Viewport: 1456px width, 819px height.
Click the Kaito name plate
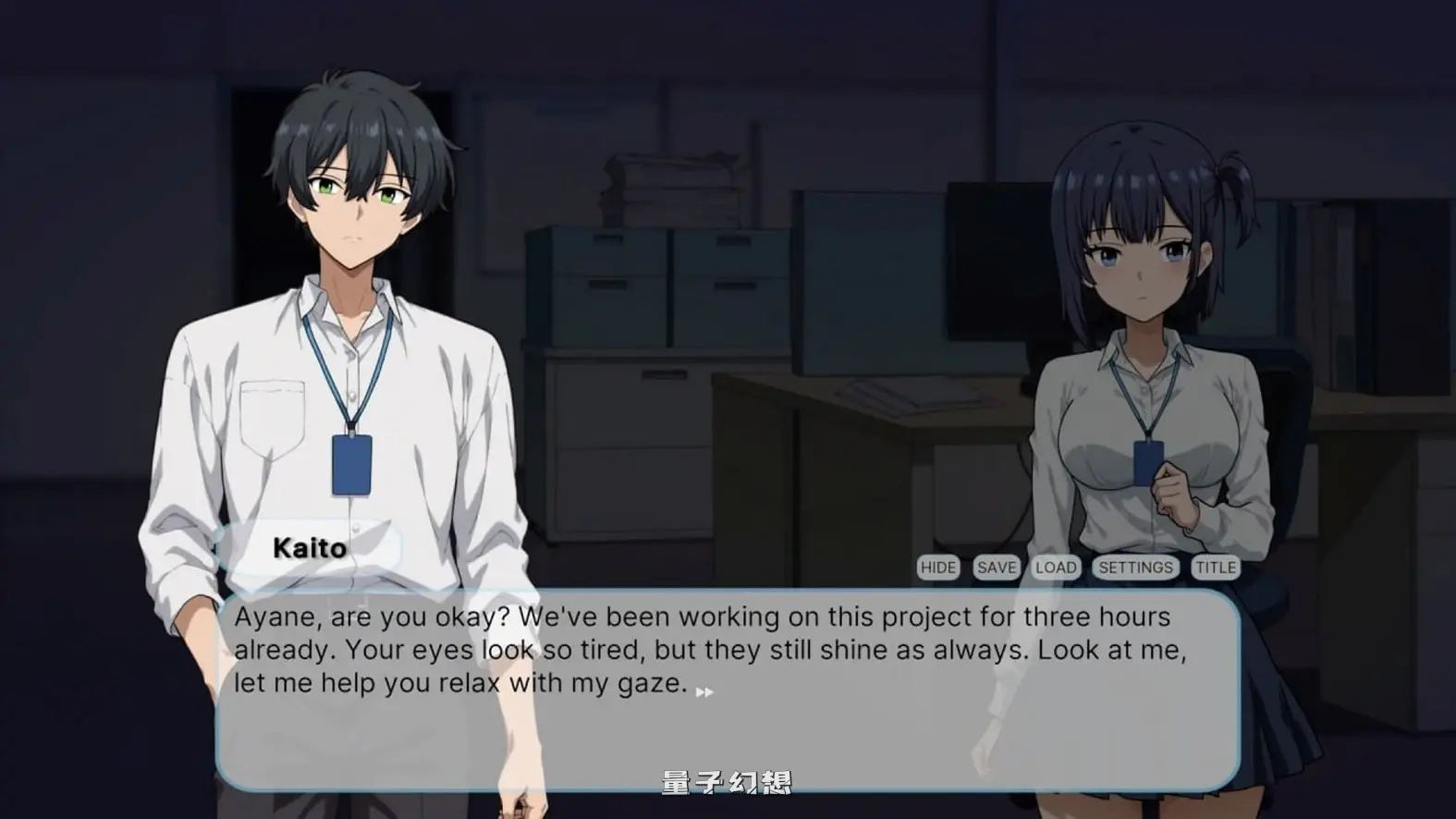311,546
